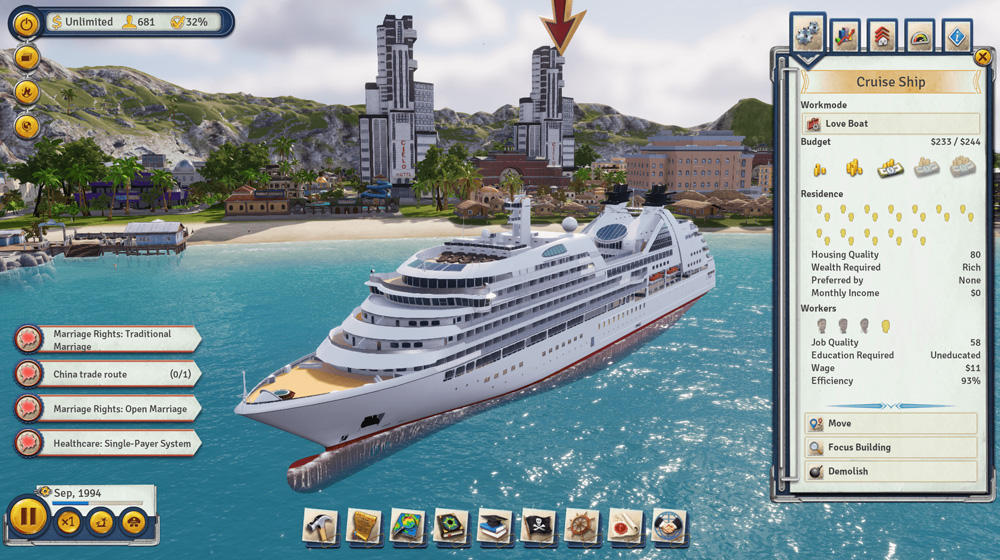Viewport: 1000px width, 560px height.
Task: Open the Healthcare: Single-Payer System task
Action: [110, 443]
